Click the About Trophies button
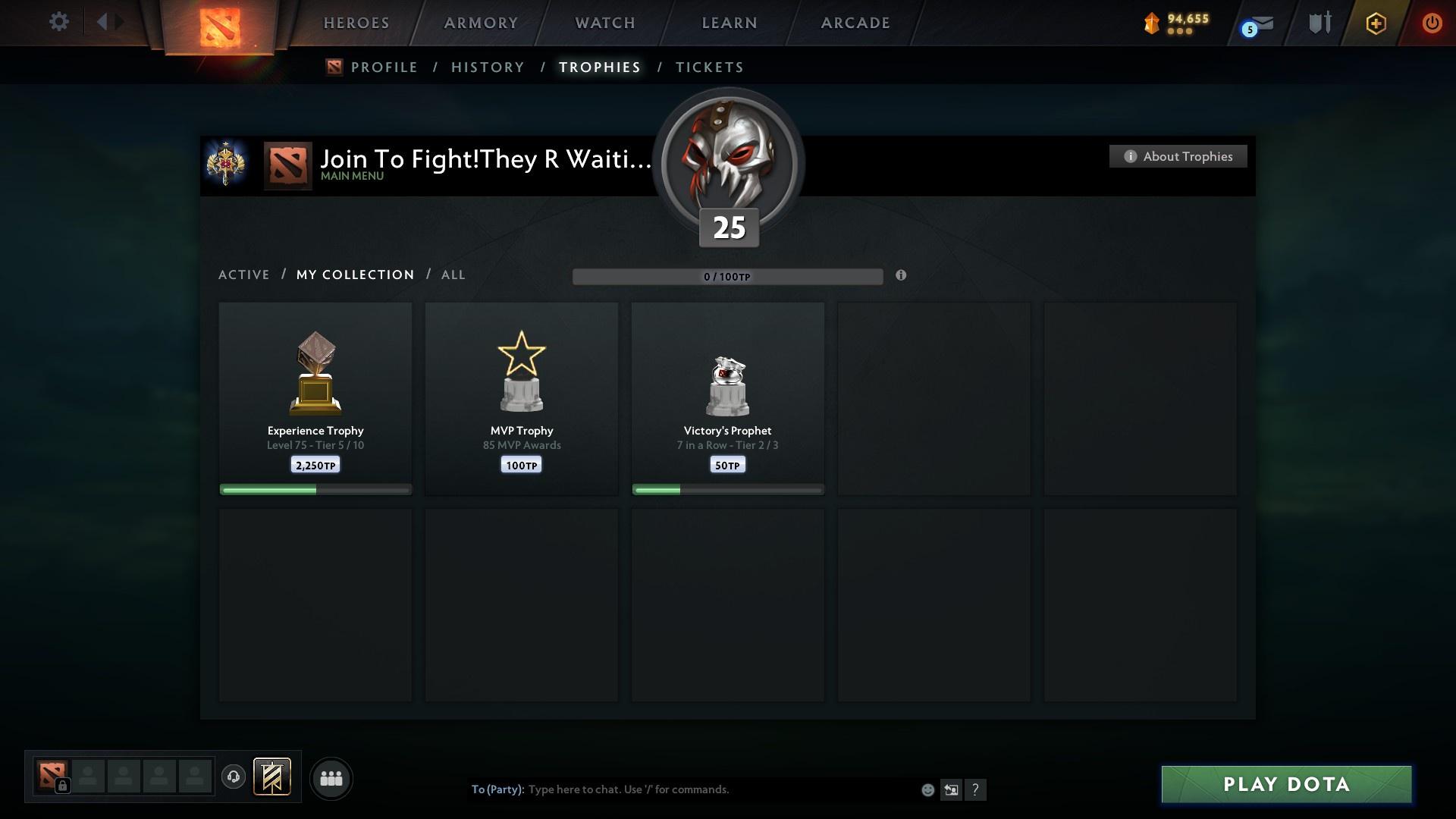1456x819 pixels. pyautogui.click(x=1178, y=156)
